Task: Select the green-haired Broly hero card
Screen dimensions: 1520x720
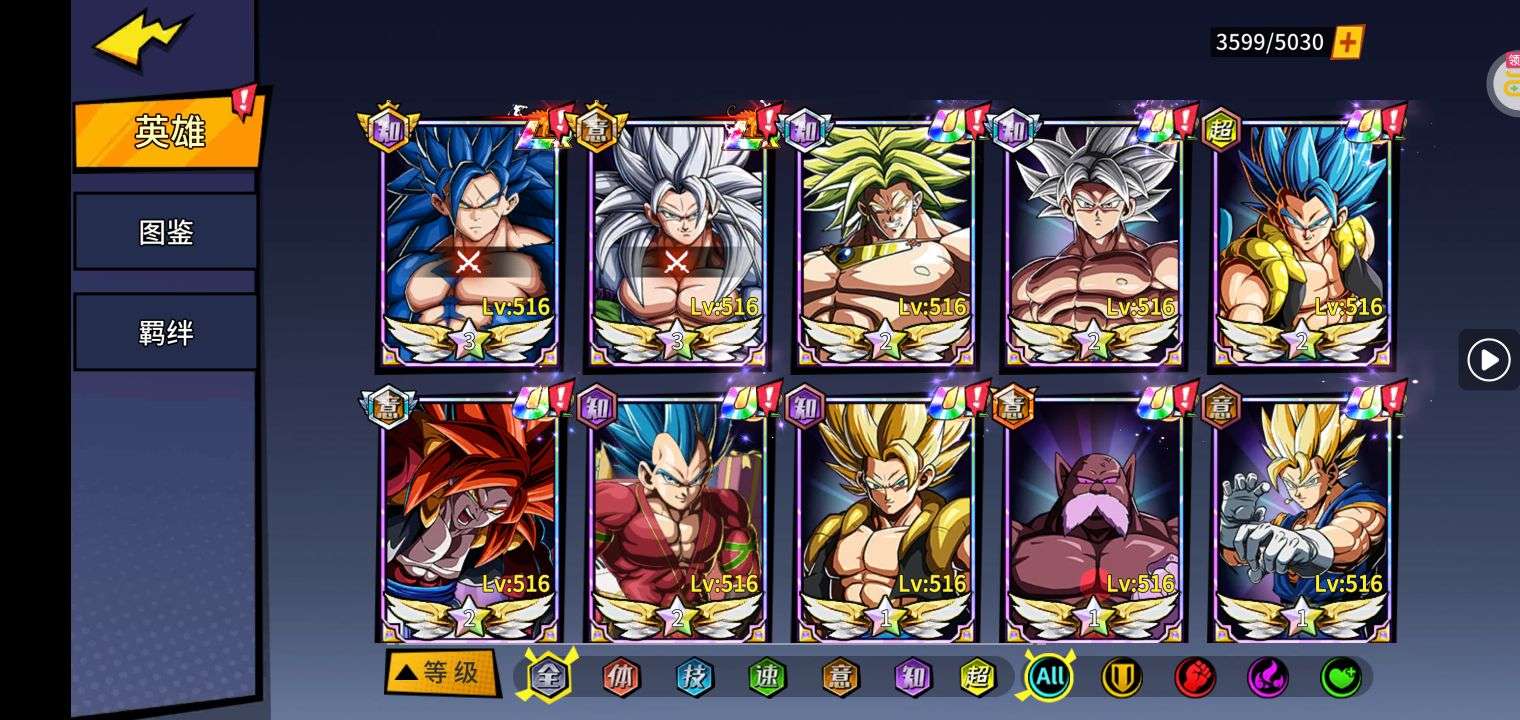Action: tap(885, 240)
